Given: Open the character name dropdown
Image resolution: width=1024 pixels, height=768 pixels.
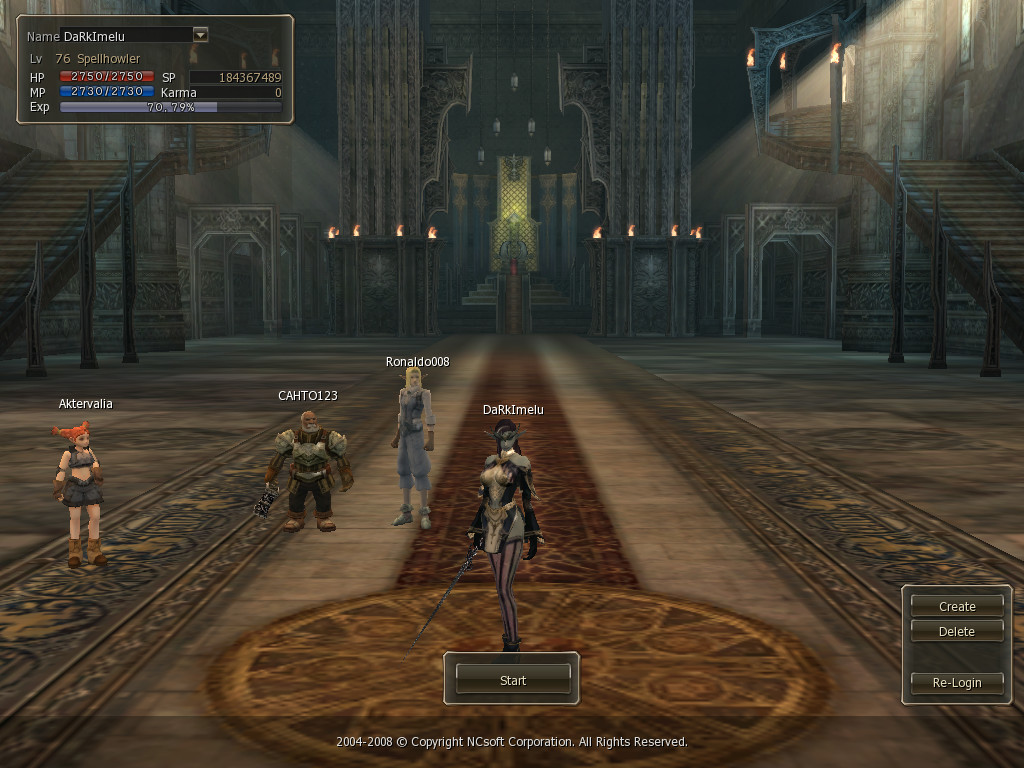Looking at the screenshot, I should click(x=200, y=35).
